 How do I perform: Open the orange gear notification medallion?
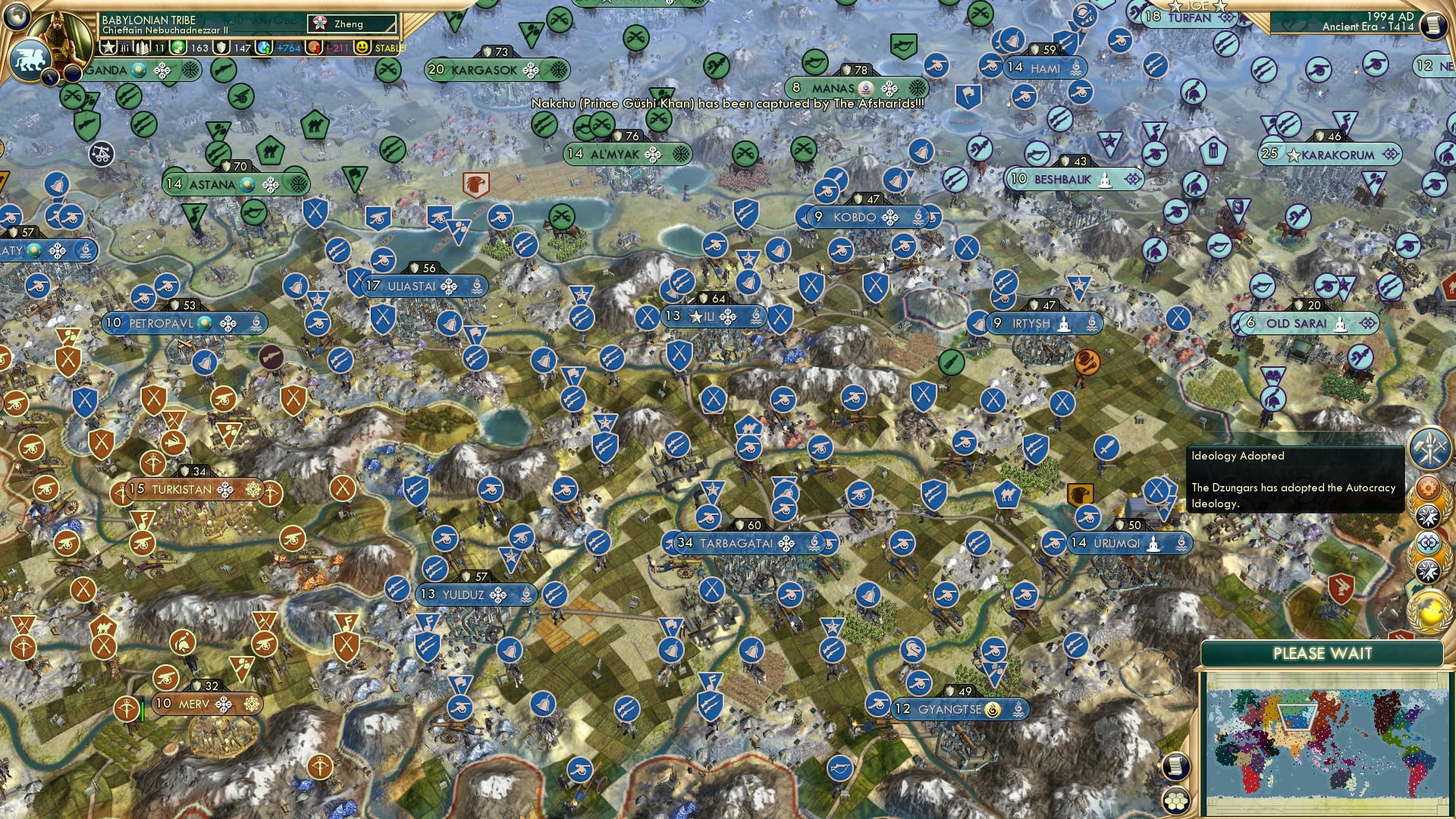point(1426,487)
